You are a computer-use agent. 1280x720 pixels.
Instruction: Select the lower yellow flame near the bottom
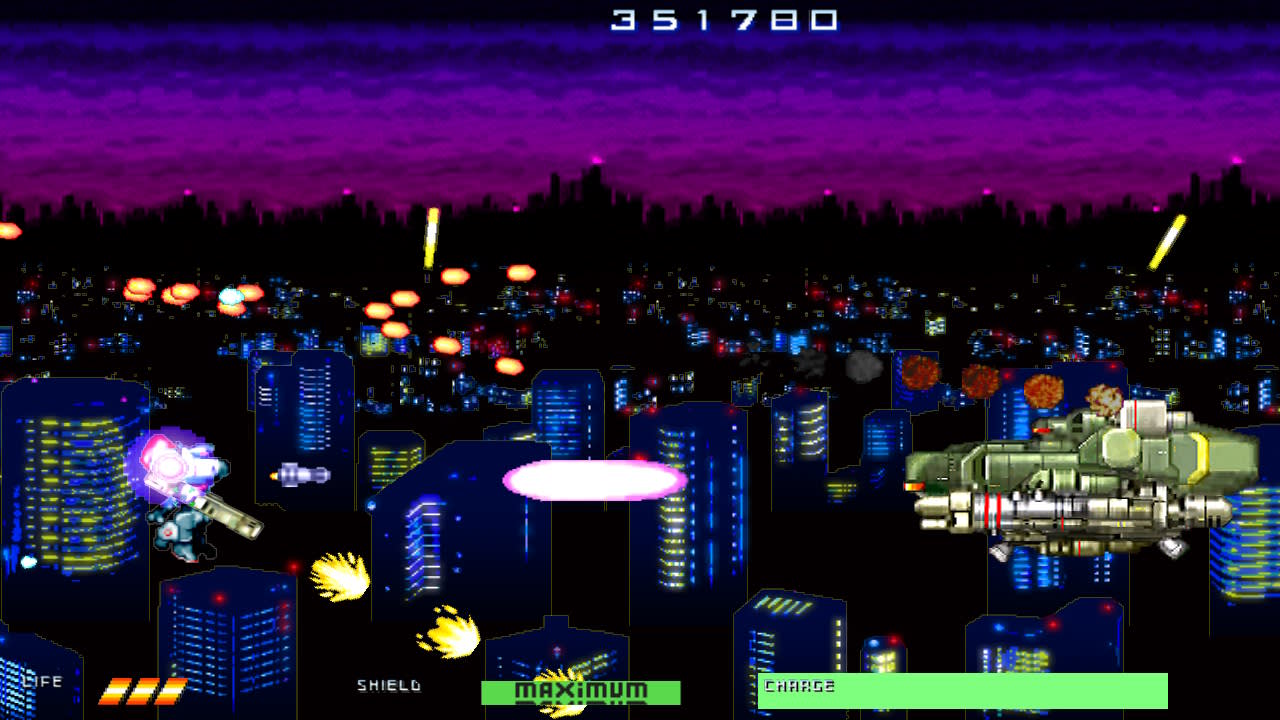[450, 635]
